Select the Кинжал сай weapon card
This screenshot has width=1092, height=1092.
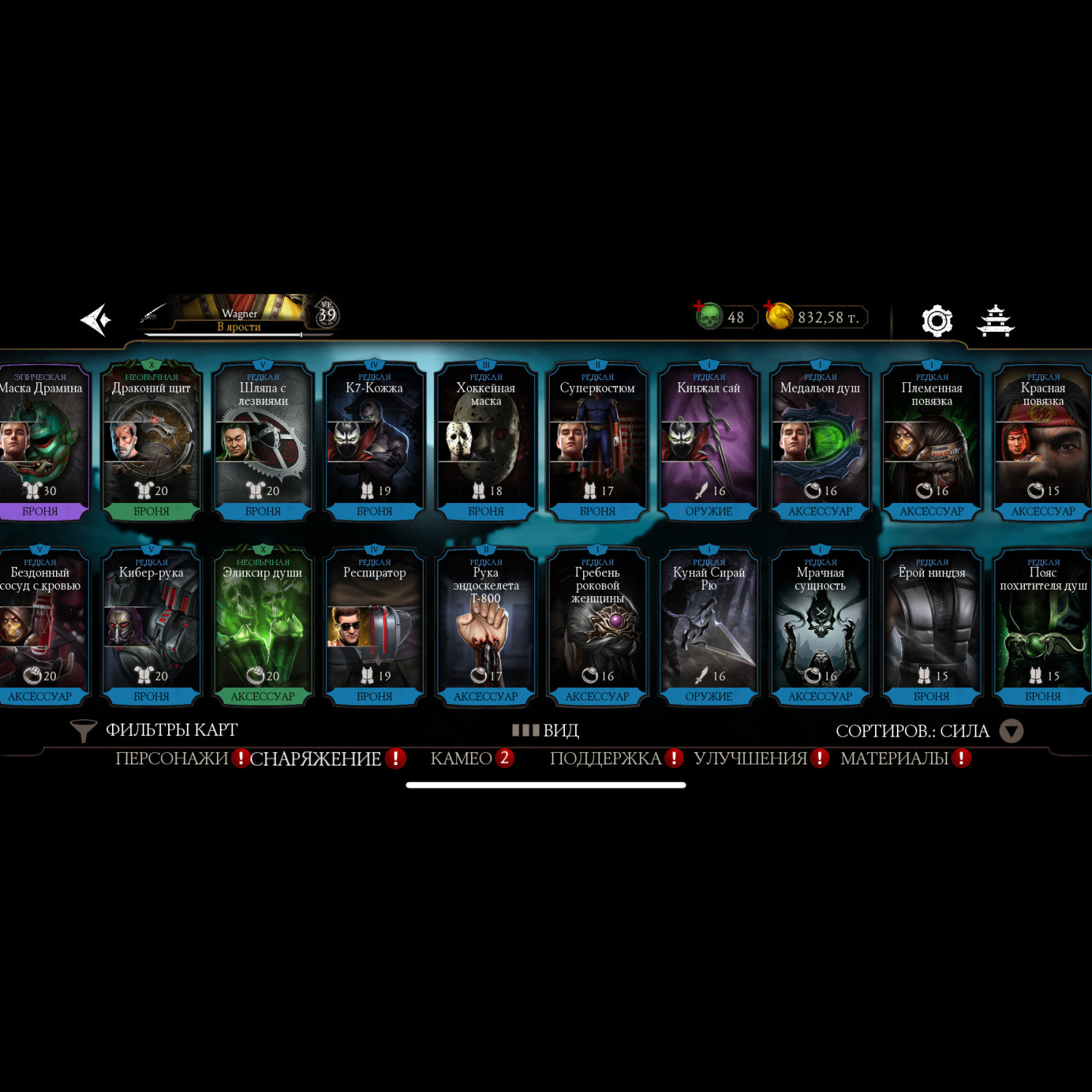point(708,442)
